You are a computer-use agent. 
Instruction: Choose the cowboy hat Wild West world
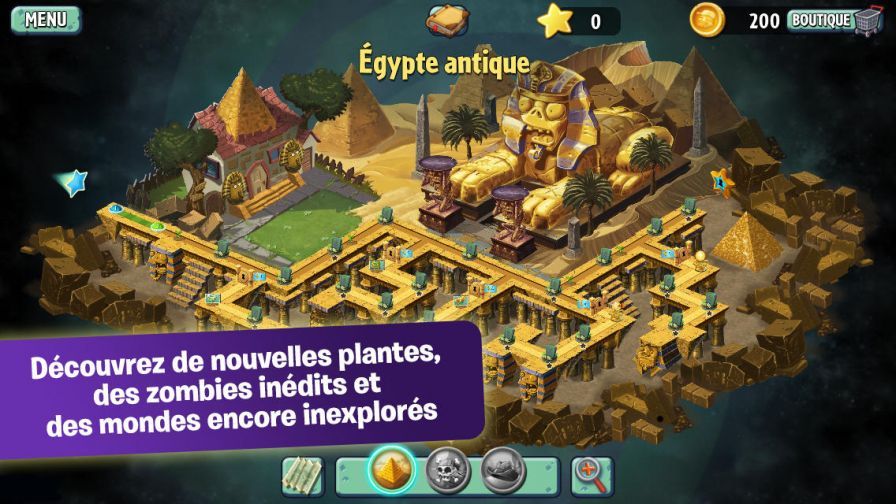(503, 470)
